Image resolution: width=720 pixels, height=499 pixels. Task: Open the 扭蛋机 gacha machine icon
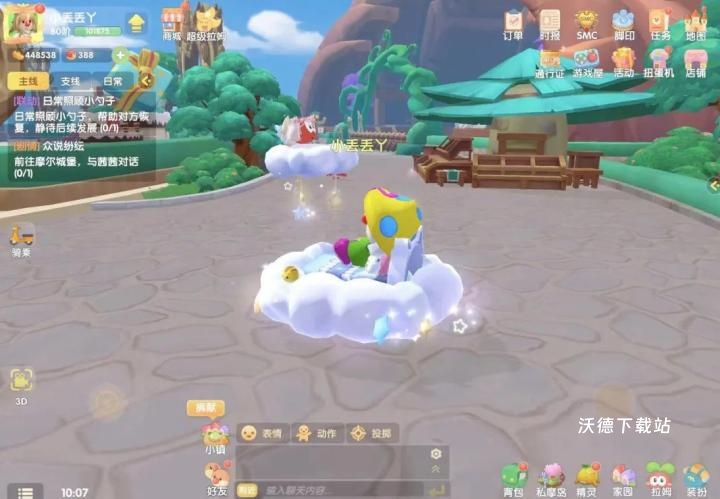[659, 62]
